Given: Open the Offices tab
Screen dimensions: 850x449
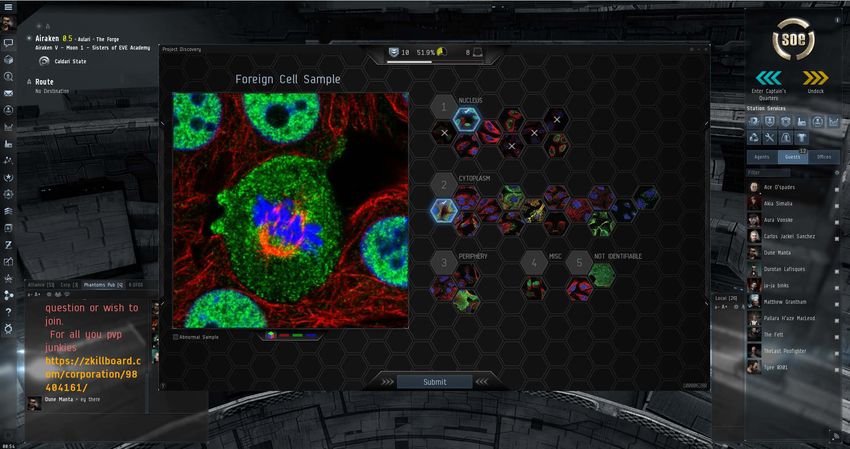Looking at the screenshot, I should tap(824, 157).
